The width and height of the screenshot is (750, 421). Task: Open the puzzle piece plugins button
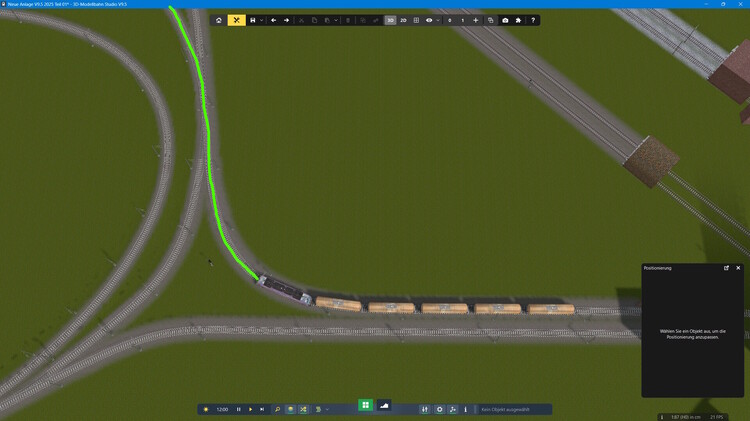coord(518,20)
